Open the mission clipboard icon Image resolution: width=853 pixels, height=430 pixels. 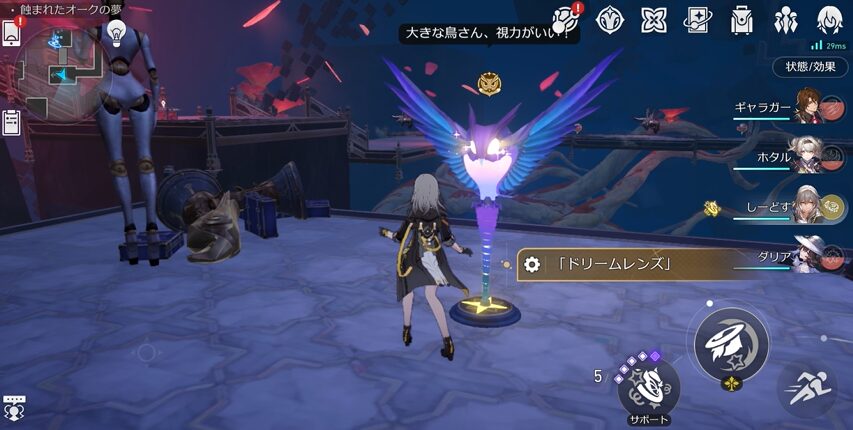point(11,122)
